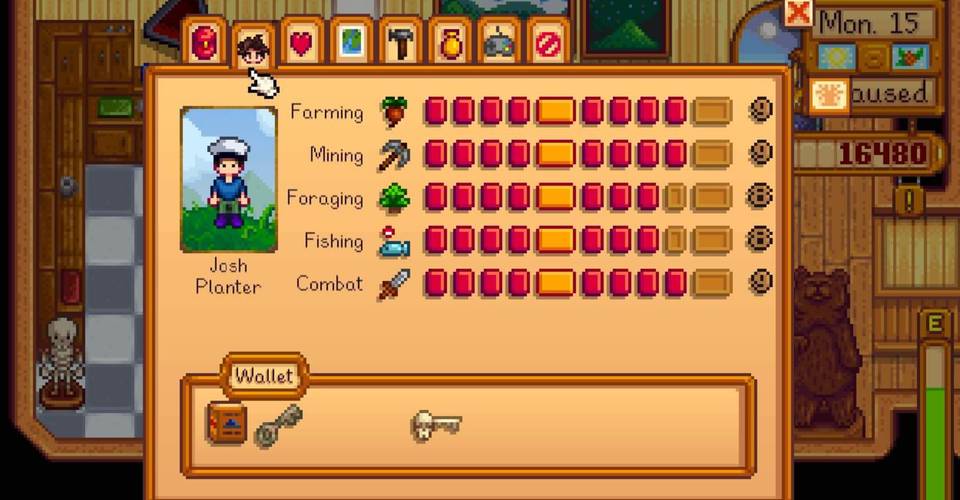This screenshot has height=500, width=960.
Task: Open the inventory backpack tab
Action: 204,43
